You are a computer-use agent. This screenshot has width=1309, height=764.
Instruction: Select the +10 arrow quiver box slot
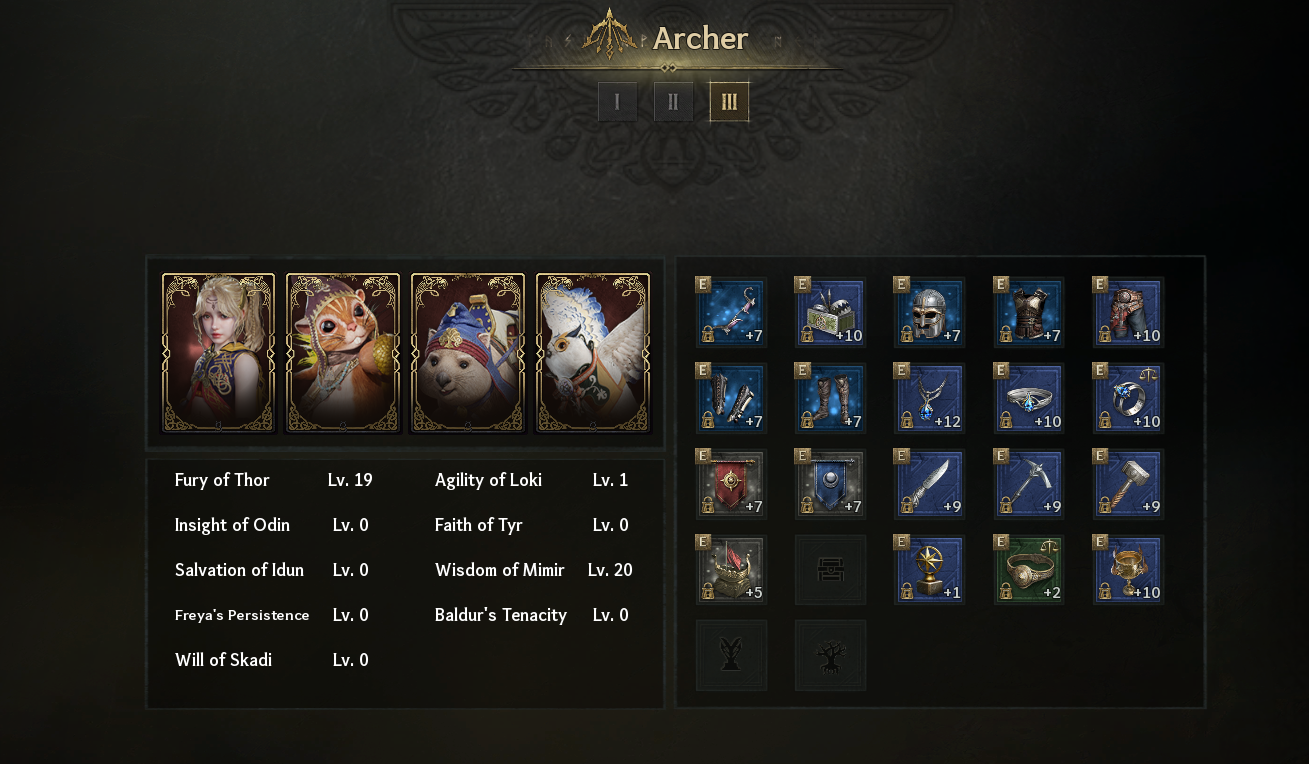831,313
